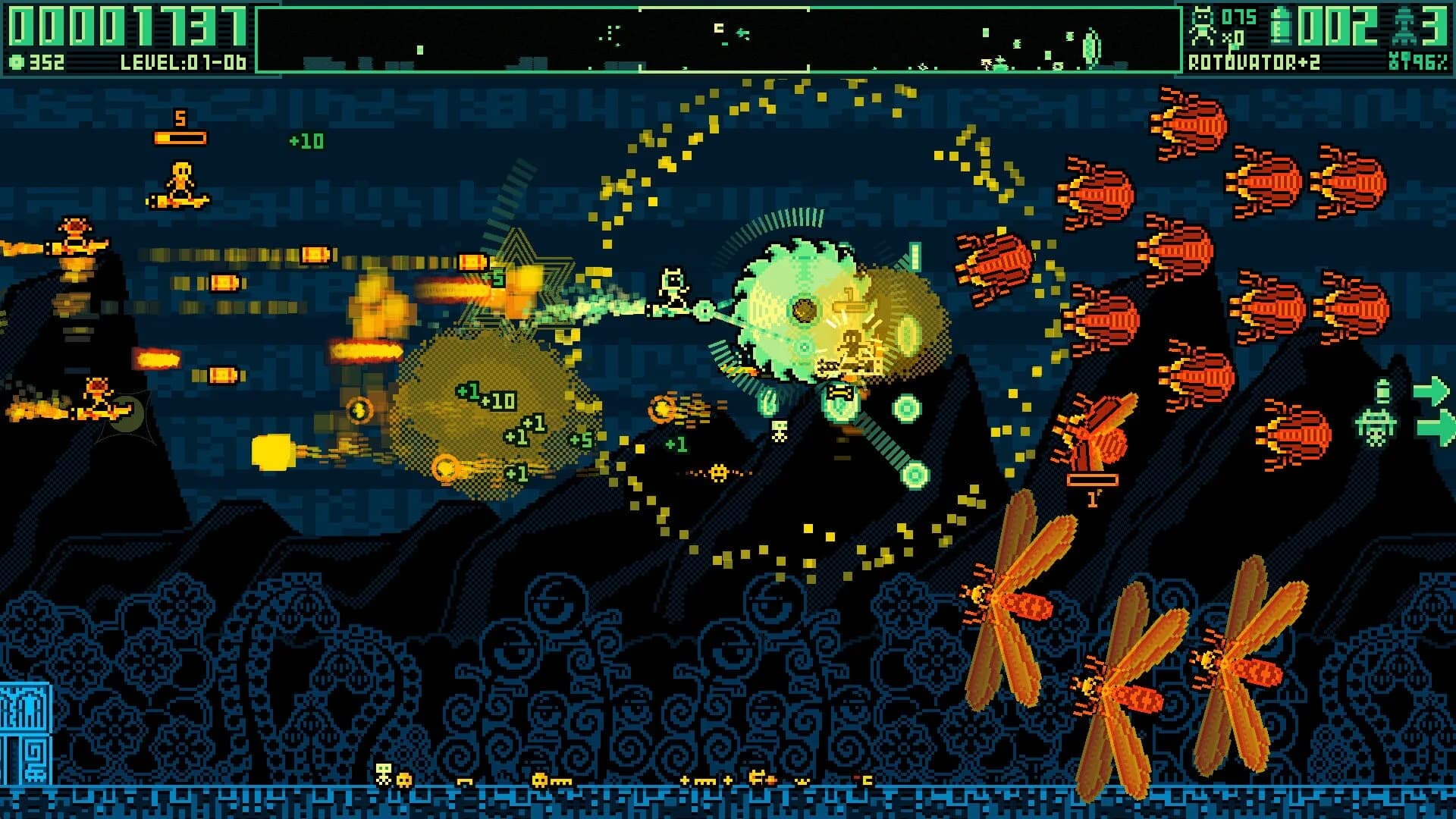Select the coin counter icon showing 352
Image resolution: width=1456 pixels, height=819 pixels.
click(17, 61)
